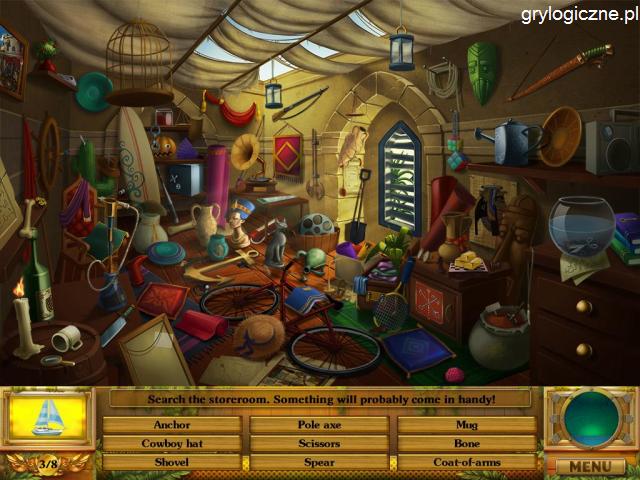The width and height of the screenshot is (640, 480).
Task: Choose the Bone list entry
Action: 466,443
